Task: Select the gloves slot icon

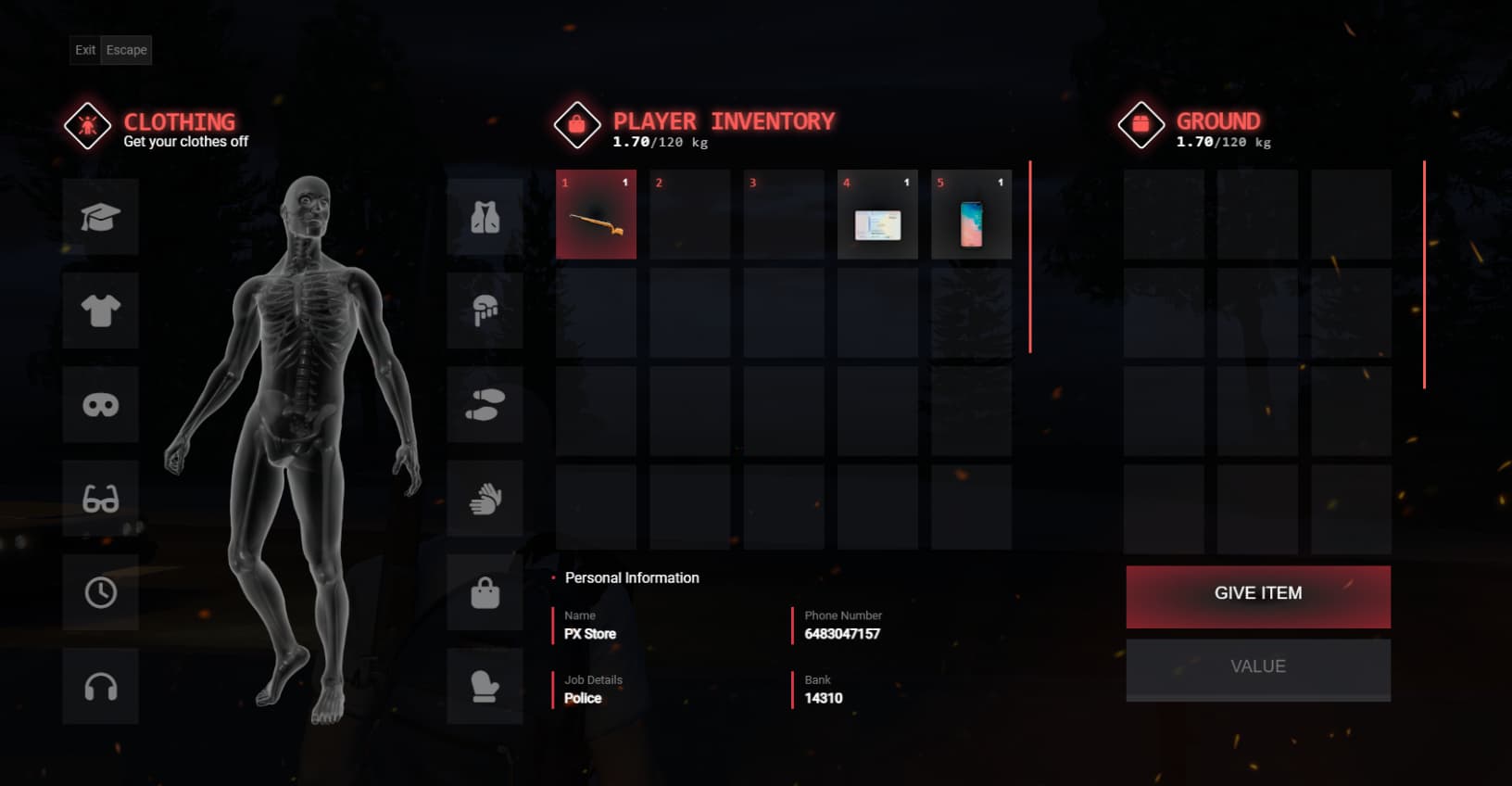Action: pos(484,498)
